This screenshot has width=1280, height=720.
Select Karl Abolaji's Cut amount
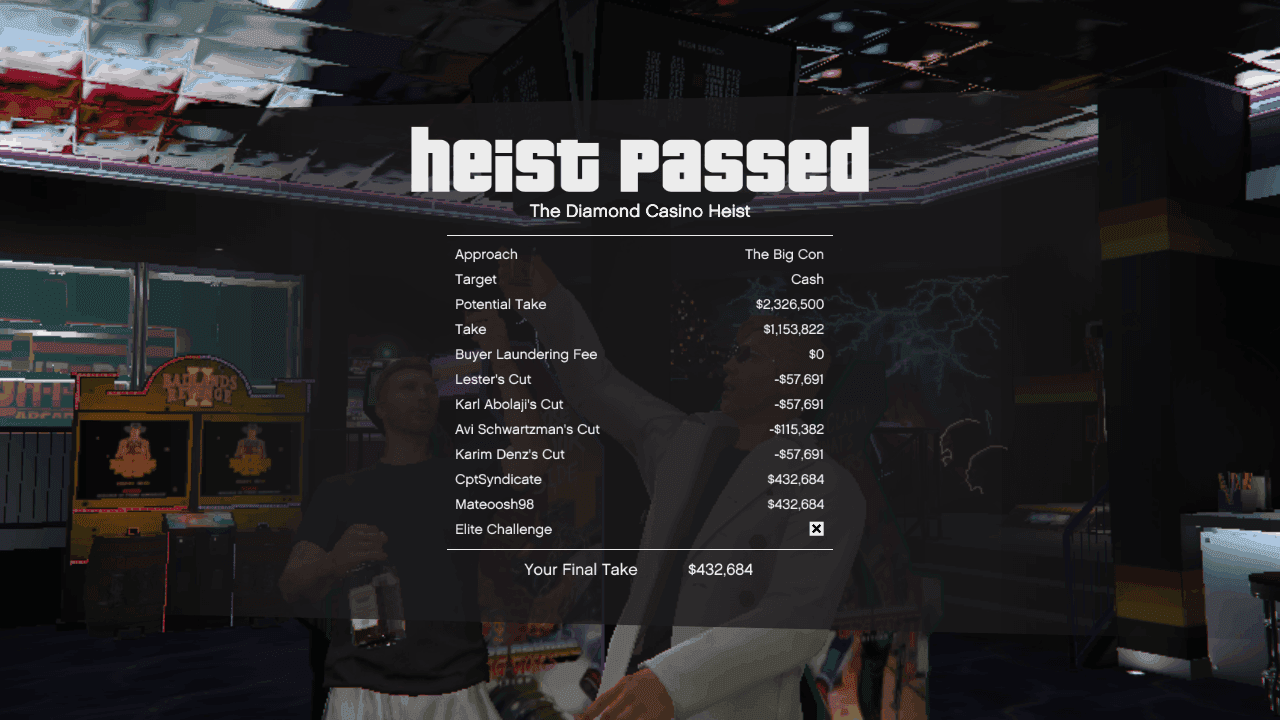pyautogui.click(x=789, y=404)
